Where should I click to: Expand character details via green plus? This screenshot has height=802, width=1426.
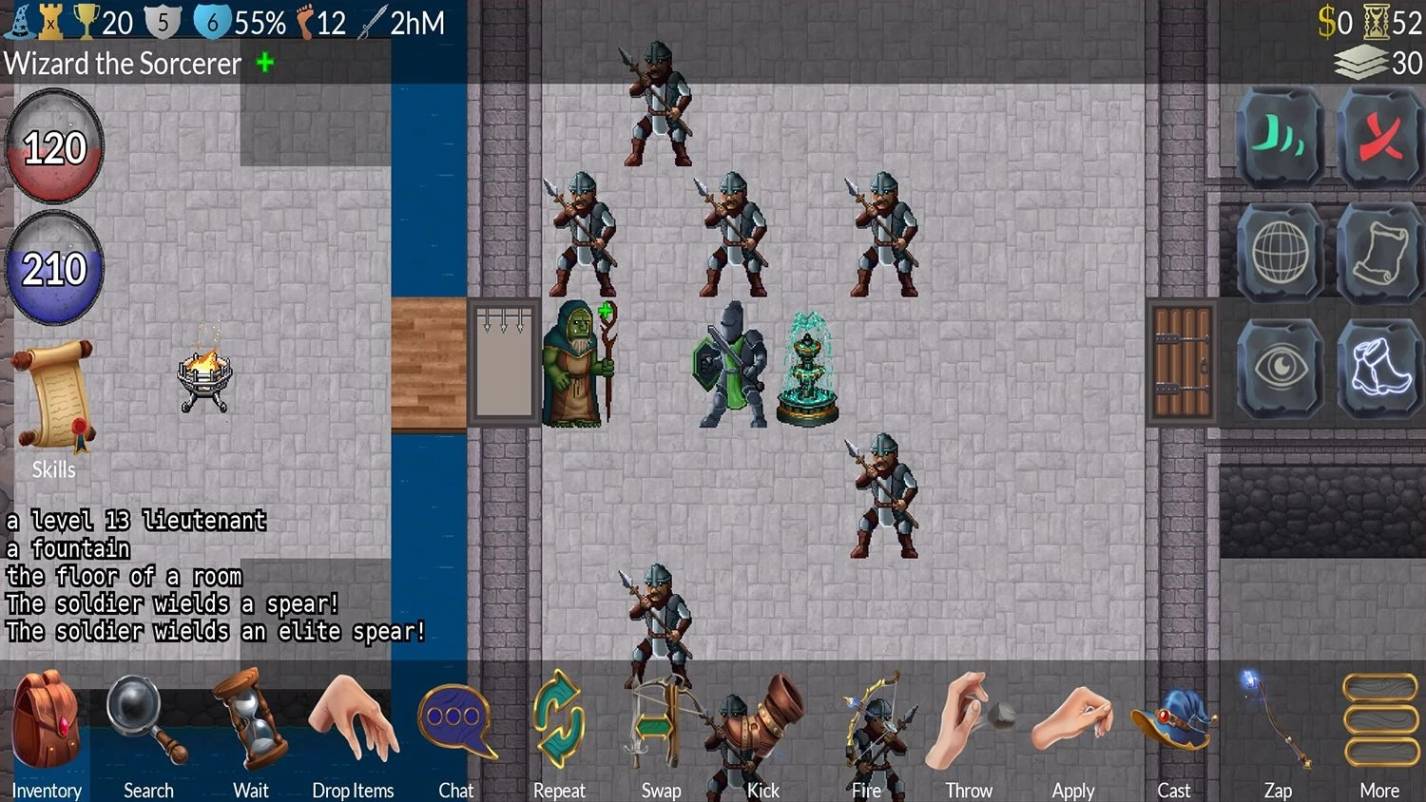tap(265, 64)
